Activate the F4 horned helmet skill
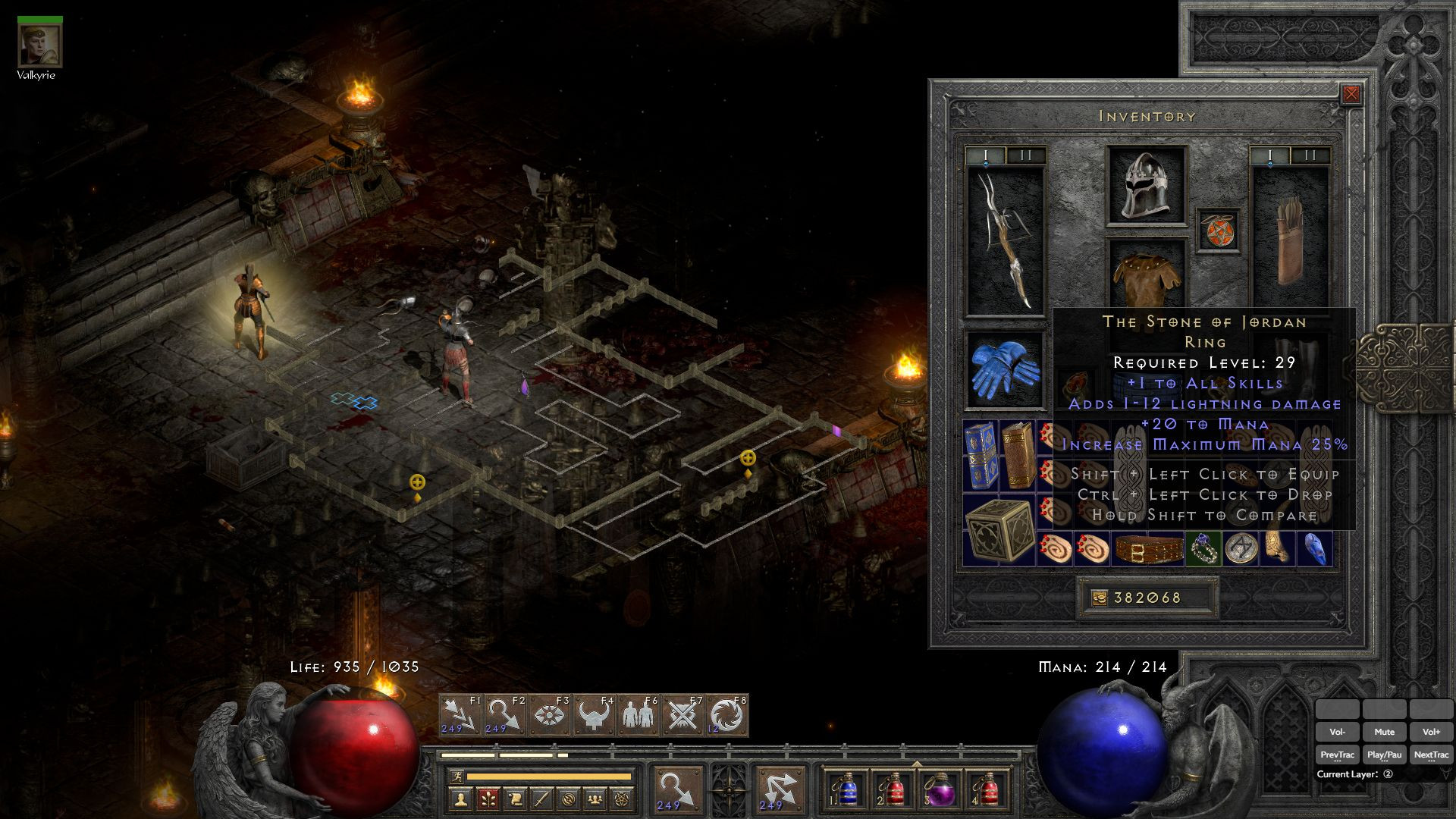This screenshot has width=1456, height=819. click(x=594, y=716)
